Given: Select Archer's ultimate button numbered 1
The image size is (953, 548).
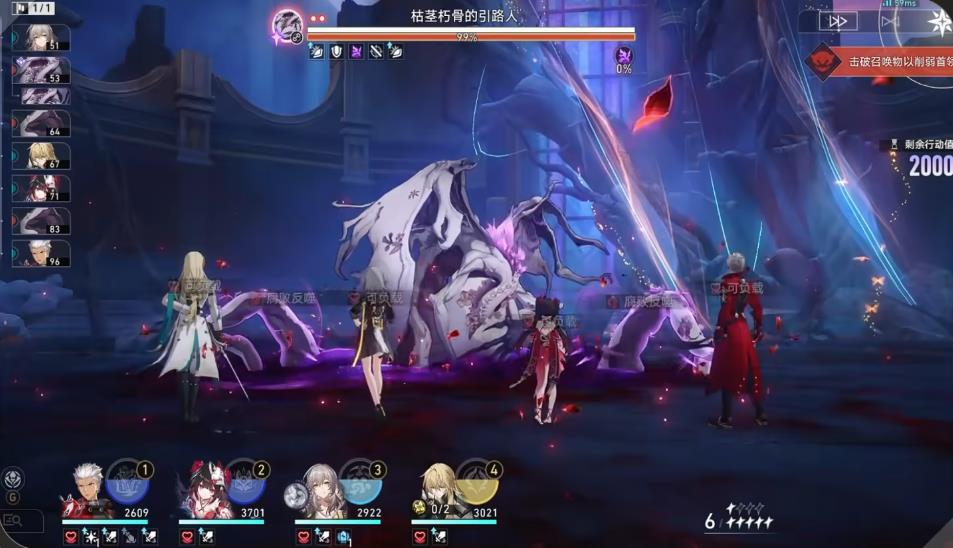Looking at the screenshot, I should click(x=128, y=484).
